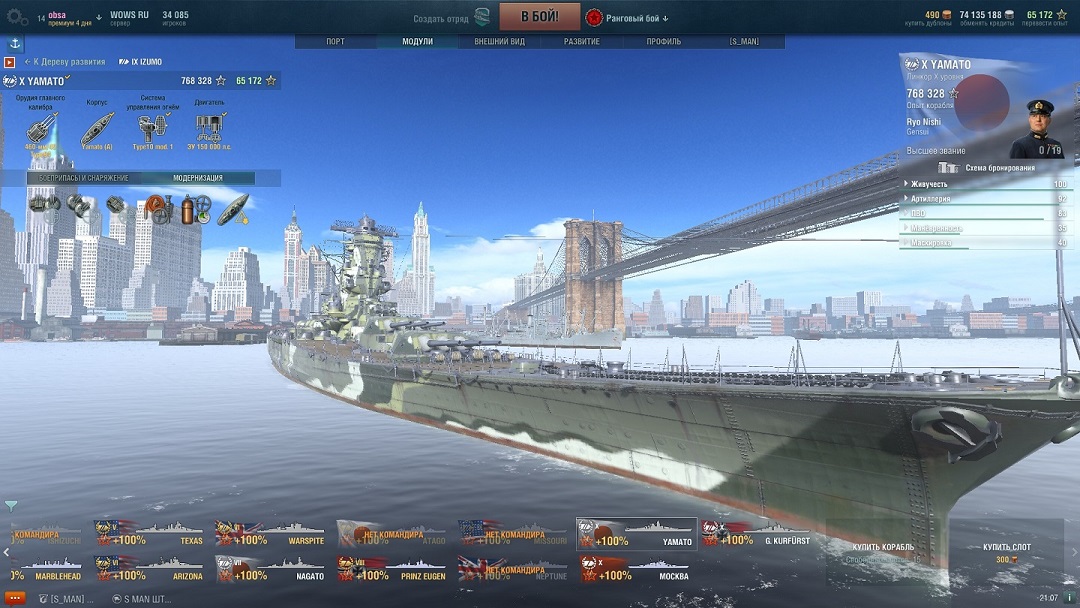
Task: Expand the Живучесть survivability stats
Action: point(930,184)
